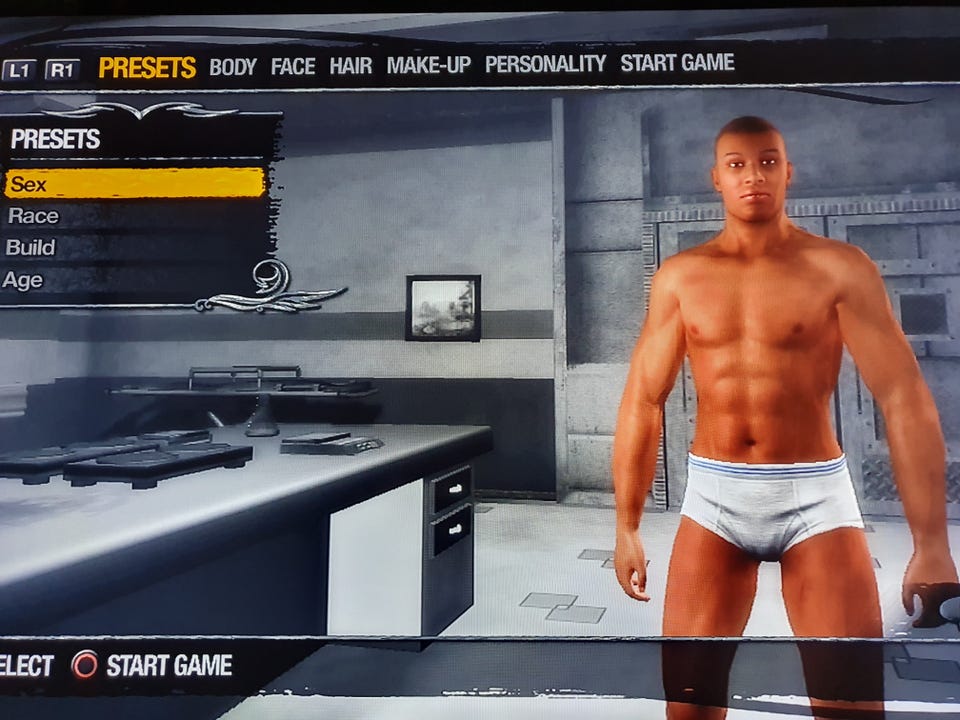Open the Make-Up tab
The height and width of the screenshot is (720, 960).
428,66
